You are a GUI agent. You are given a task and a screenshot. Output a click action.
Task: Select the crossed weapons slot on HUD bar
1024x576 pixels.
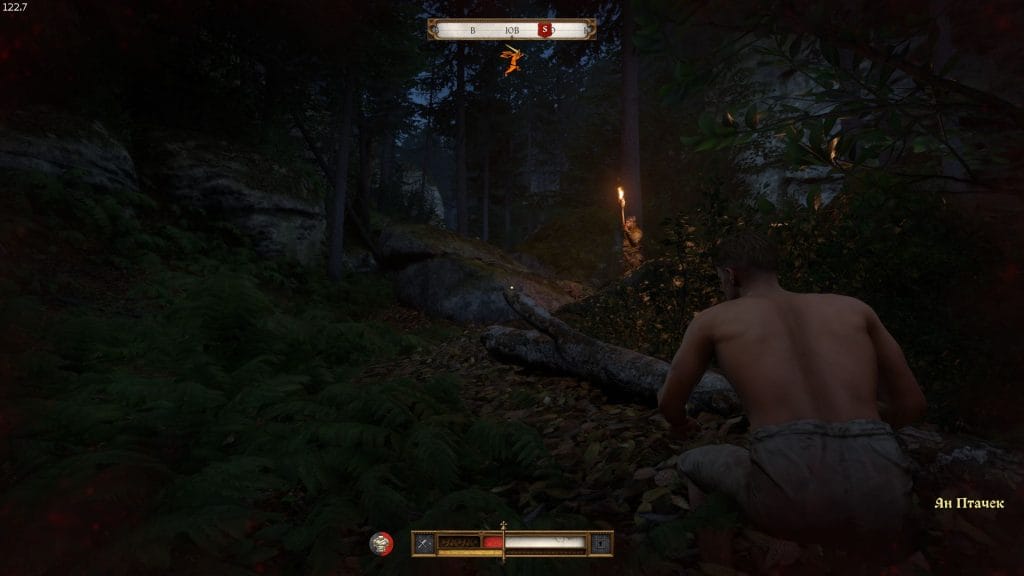424,543
